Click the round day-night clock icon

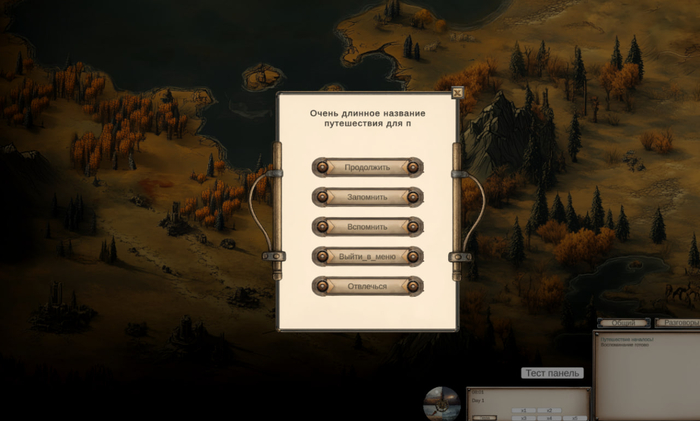coord(441,402)
